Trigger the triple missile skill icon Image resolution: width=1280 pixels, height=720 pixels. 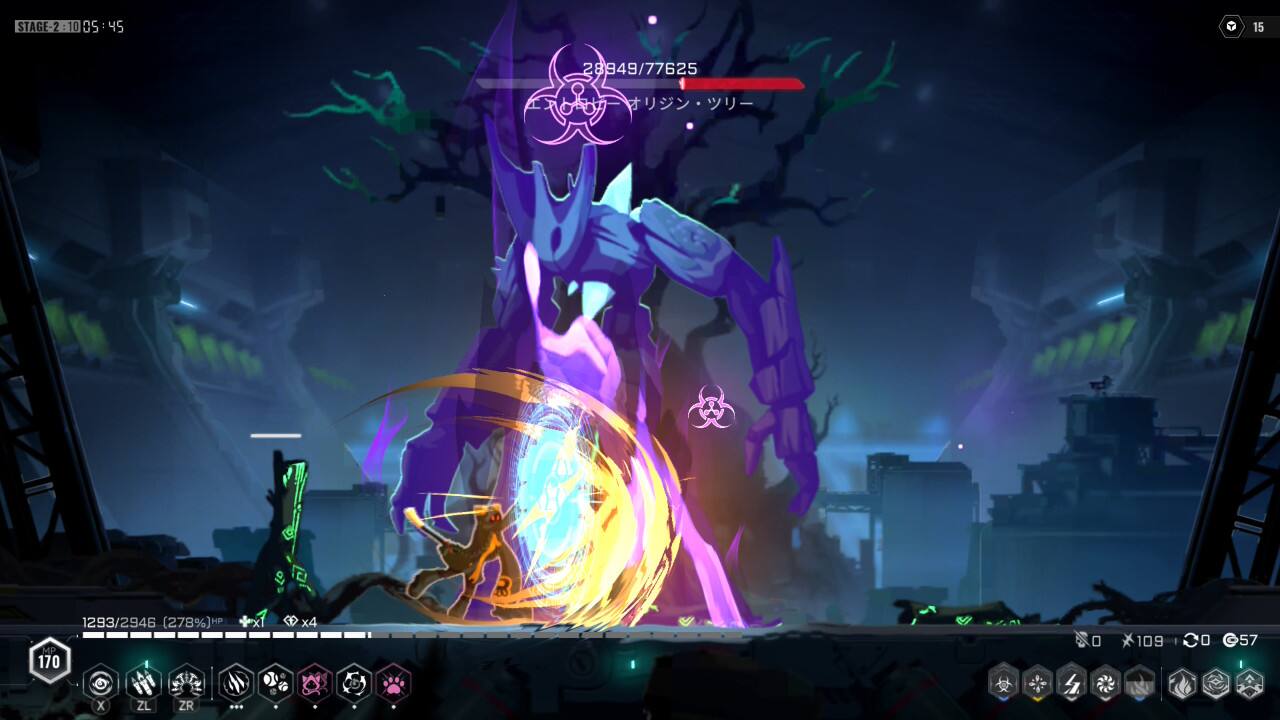pyautogui.click(x=143, y=682)
